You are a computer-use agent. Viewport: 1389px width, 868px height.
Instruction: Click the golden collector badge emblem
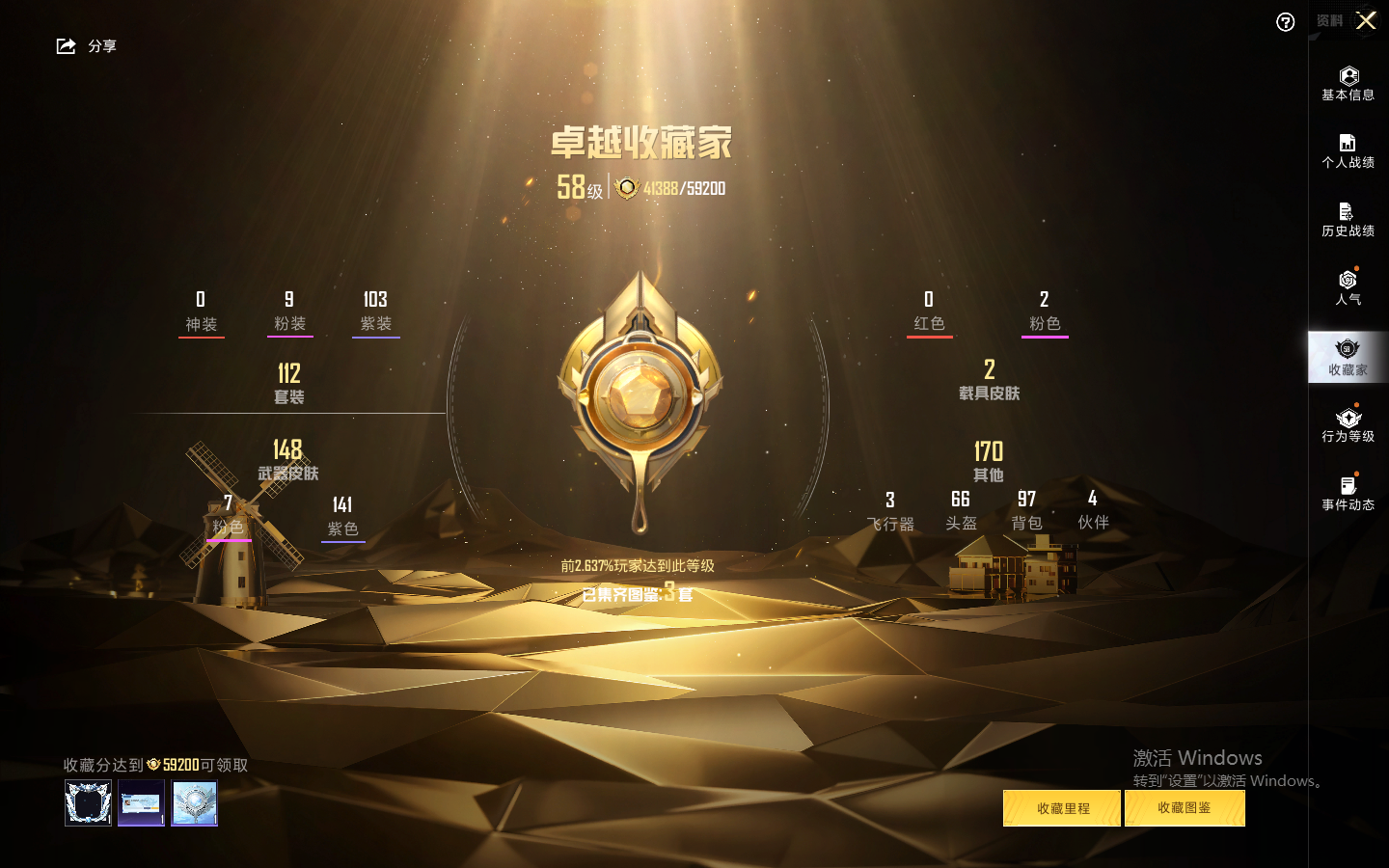coord(640,395)
